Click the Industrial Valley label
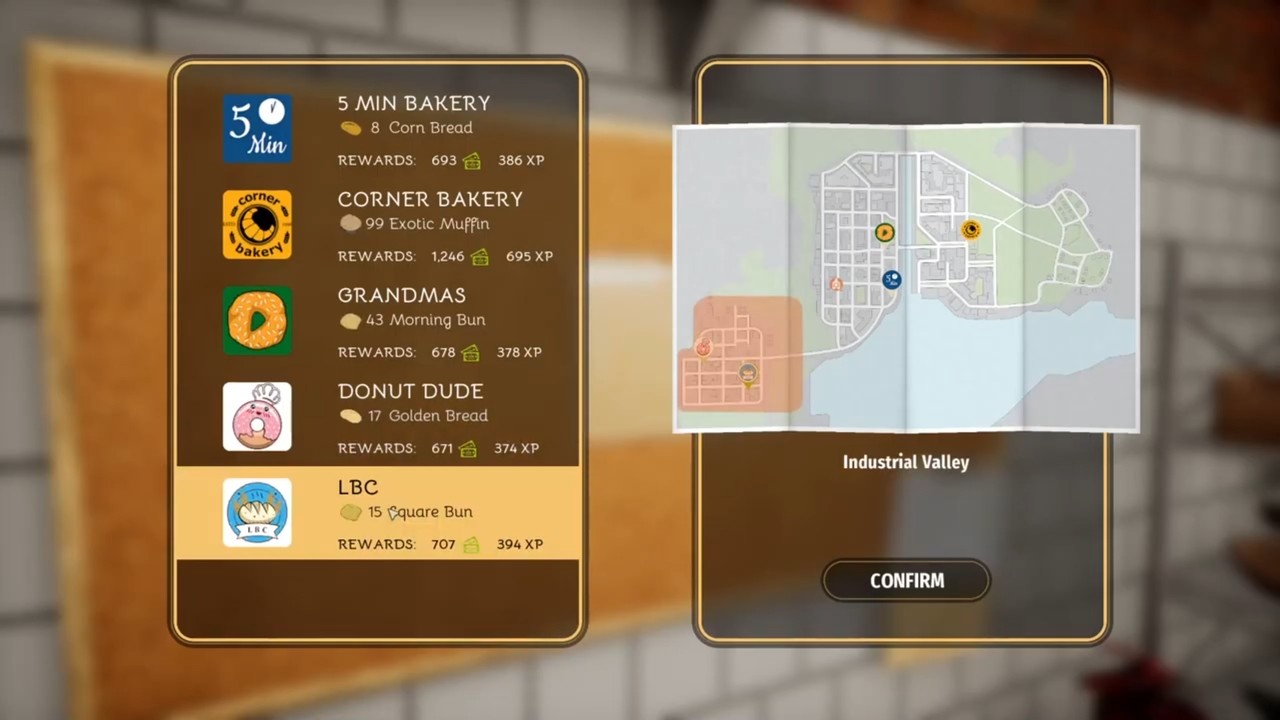 (x=905, y=462)
